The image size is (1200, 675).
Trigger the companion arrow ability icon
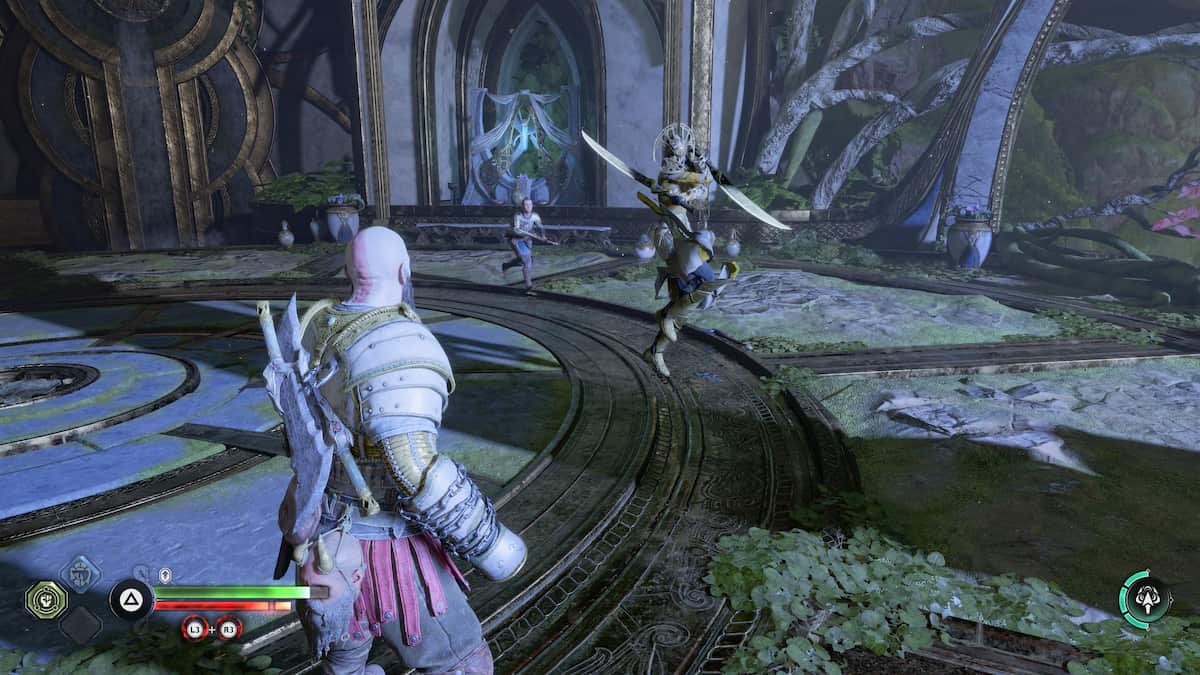coord(1144,599)
